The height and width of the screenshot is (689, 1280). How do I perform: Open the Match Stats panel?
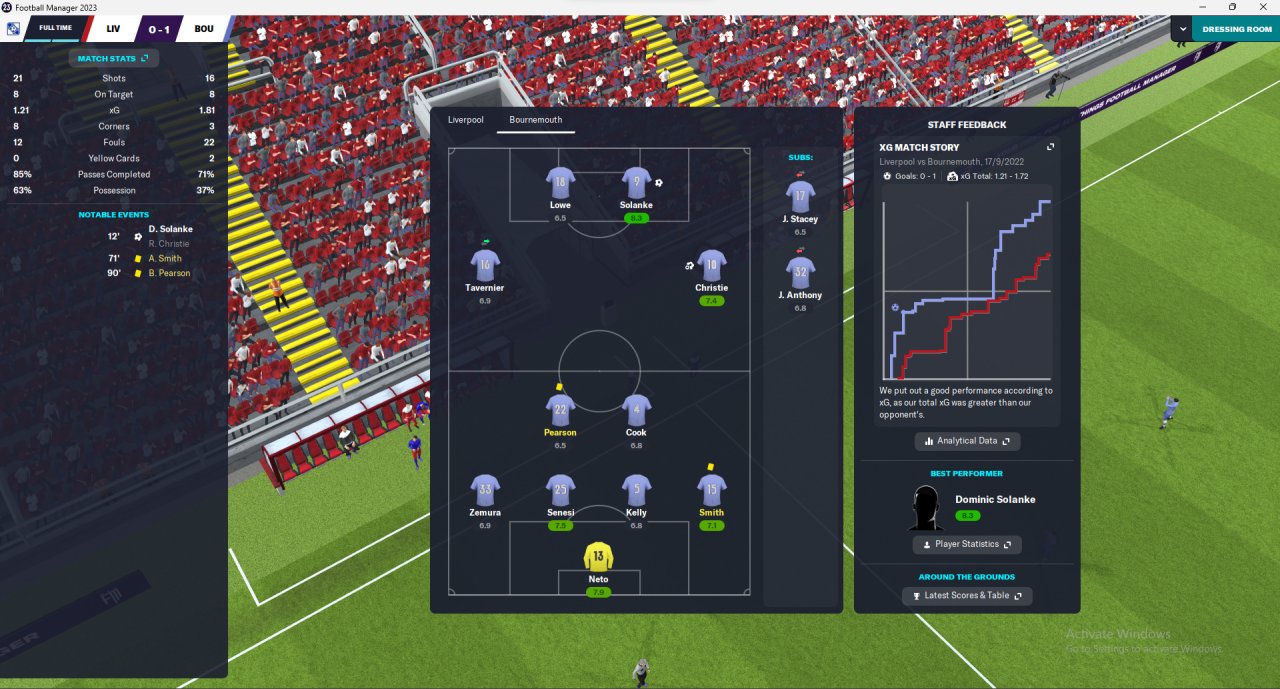click(x=113, y=59)
